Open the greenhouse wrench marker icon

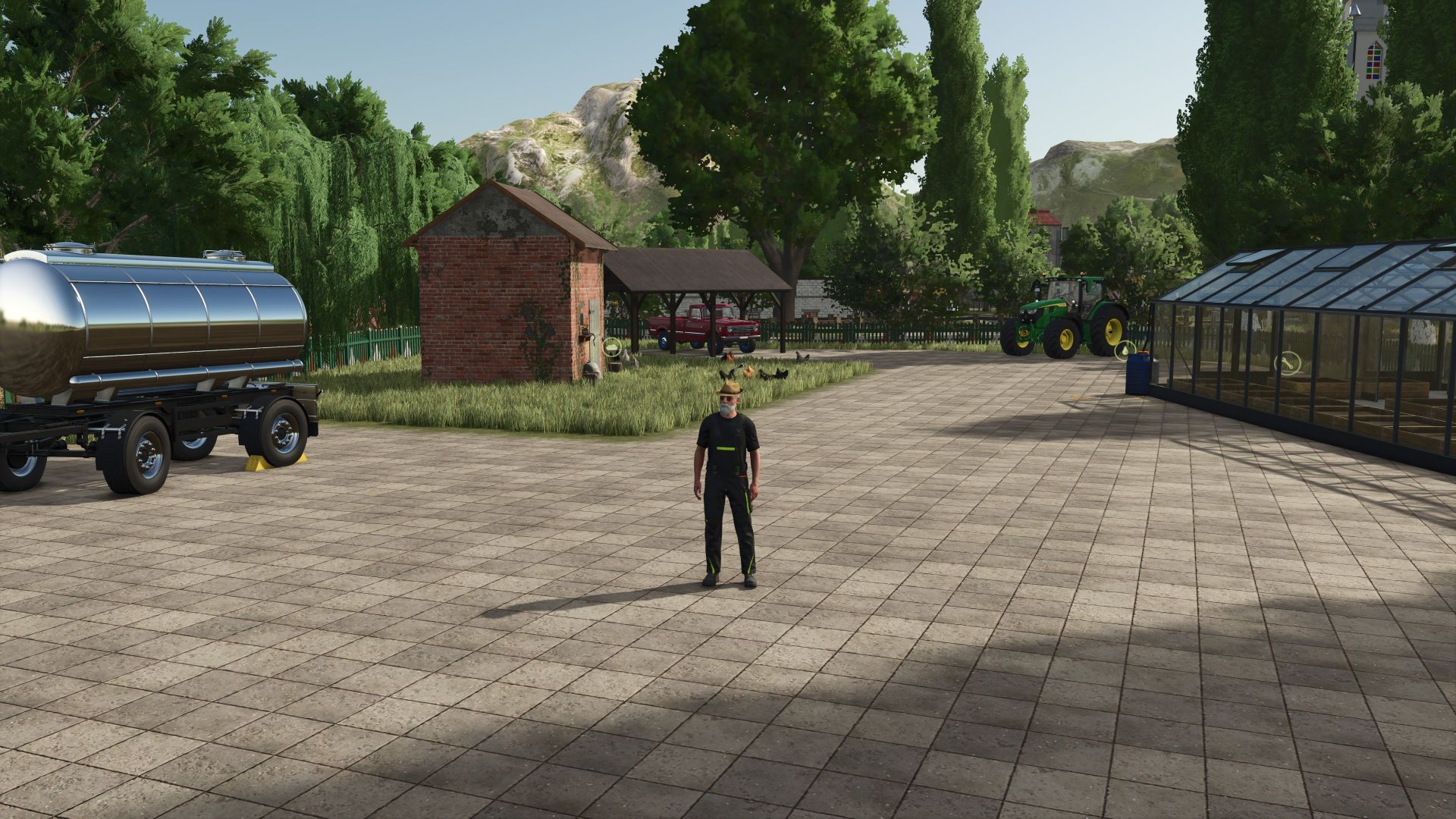click(1286, 363)
